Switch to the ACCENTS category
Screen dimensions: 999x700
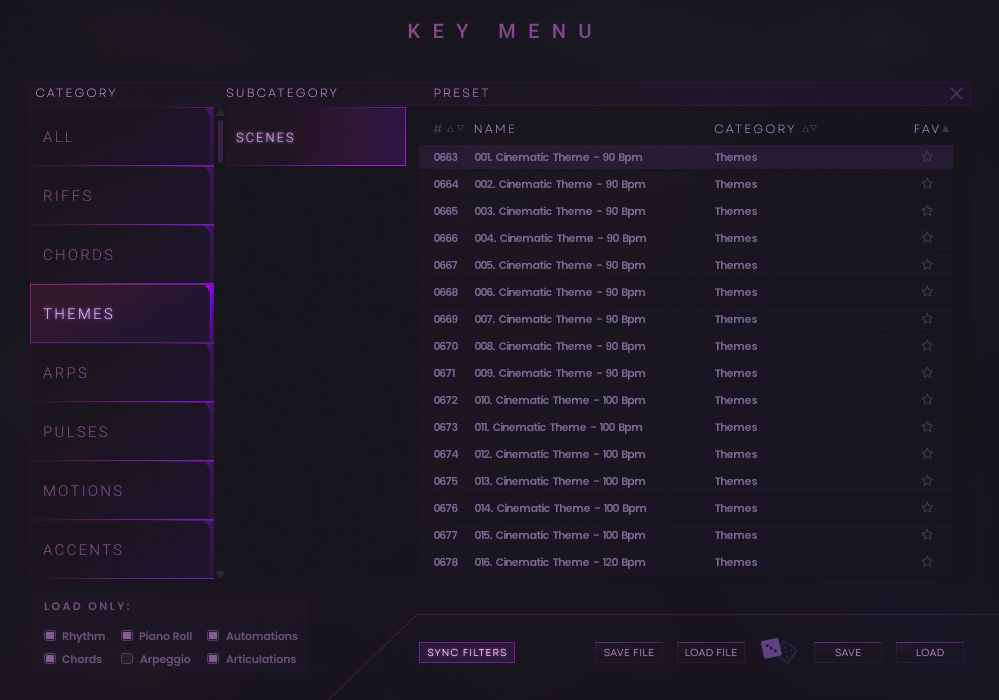[x=120, y=550]
